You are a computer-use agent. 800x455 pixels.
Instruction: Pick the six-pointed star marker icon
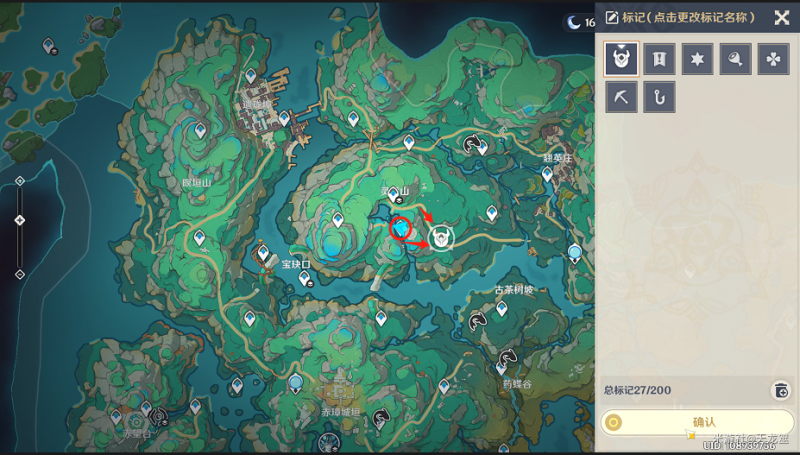697,60
